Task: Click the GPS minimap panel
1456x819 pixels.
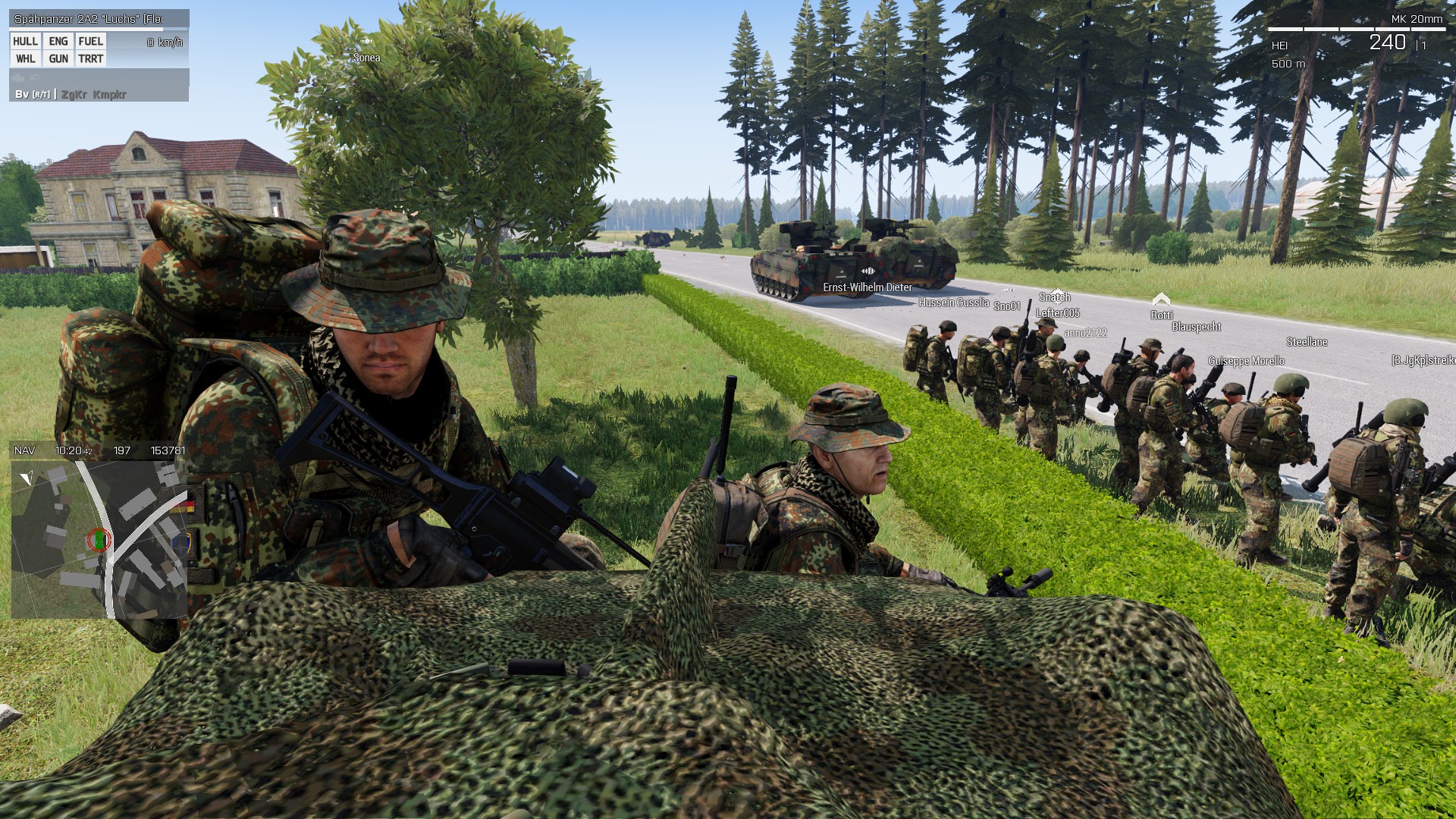Action: pos(99,539)
